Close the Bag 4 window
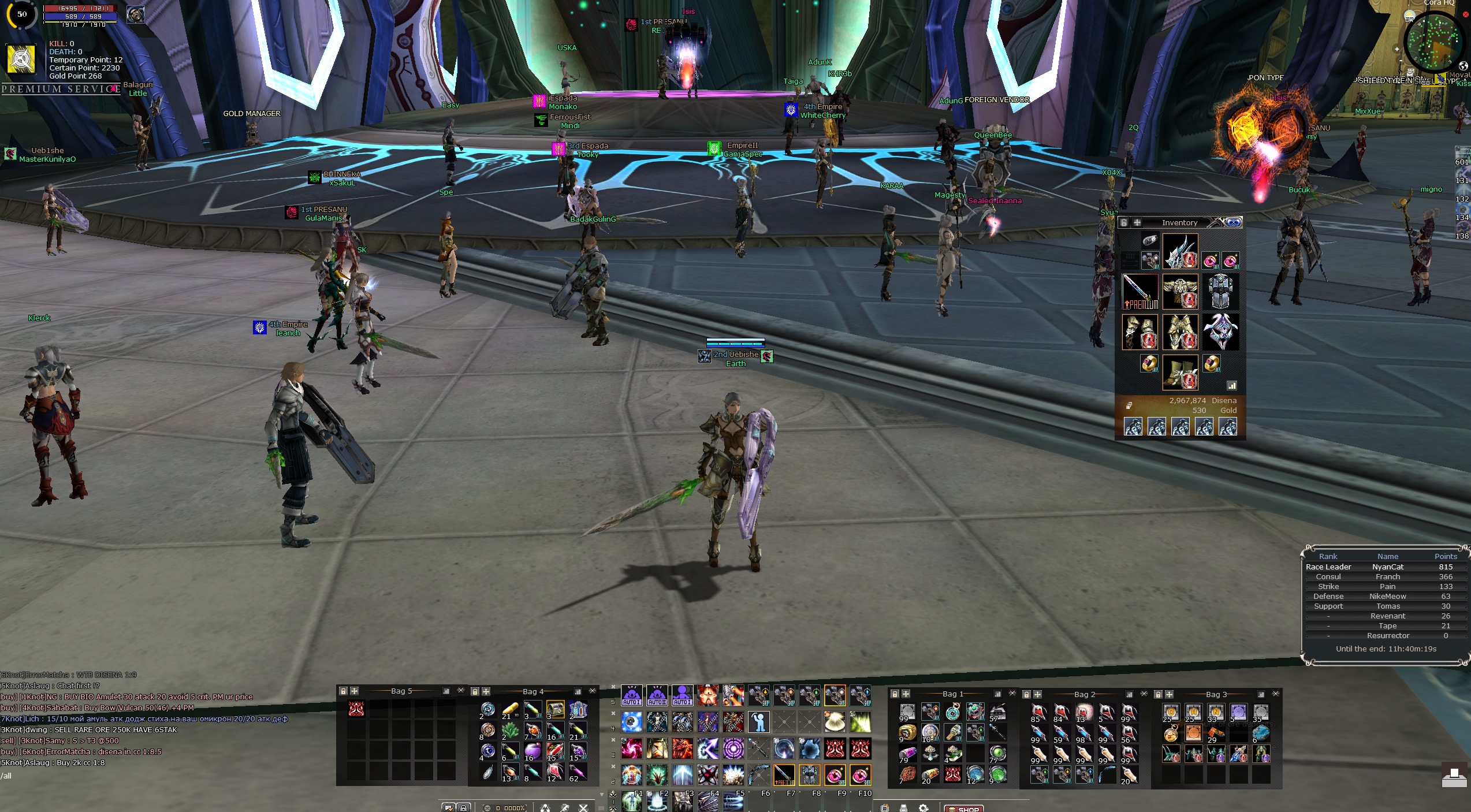The image size is (1471, 812). (x=593, y=691)
